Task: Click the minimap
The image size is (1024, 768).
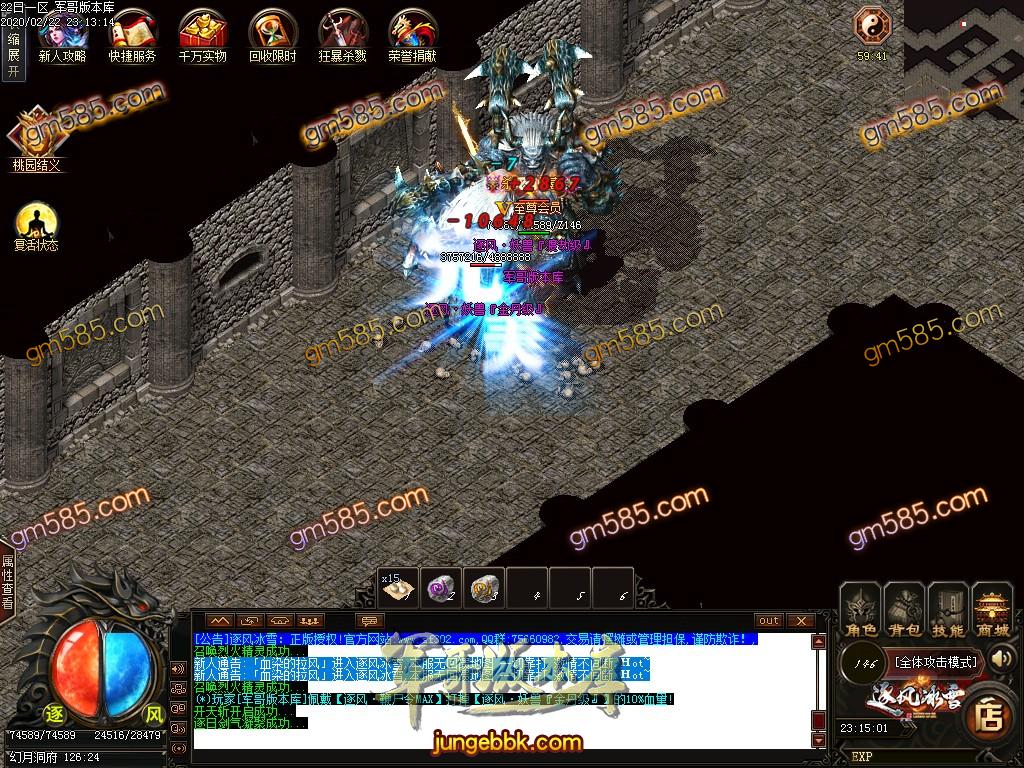Action: coord(964,45)
